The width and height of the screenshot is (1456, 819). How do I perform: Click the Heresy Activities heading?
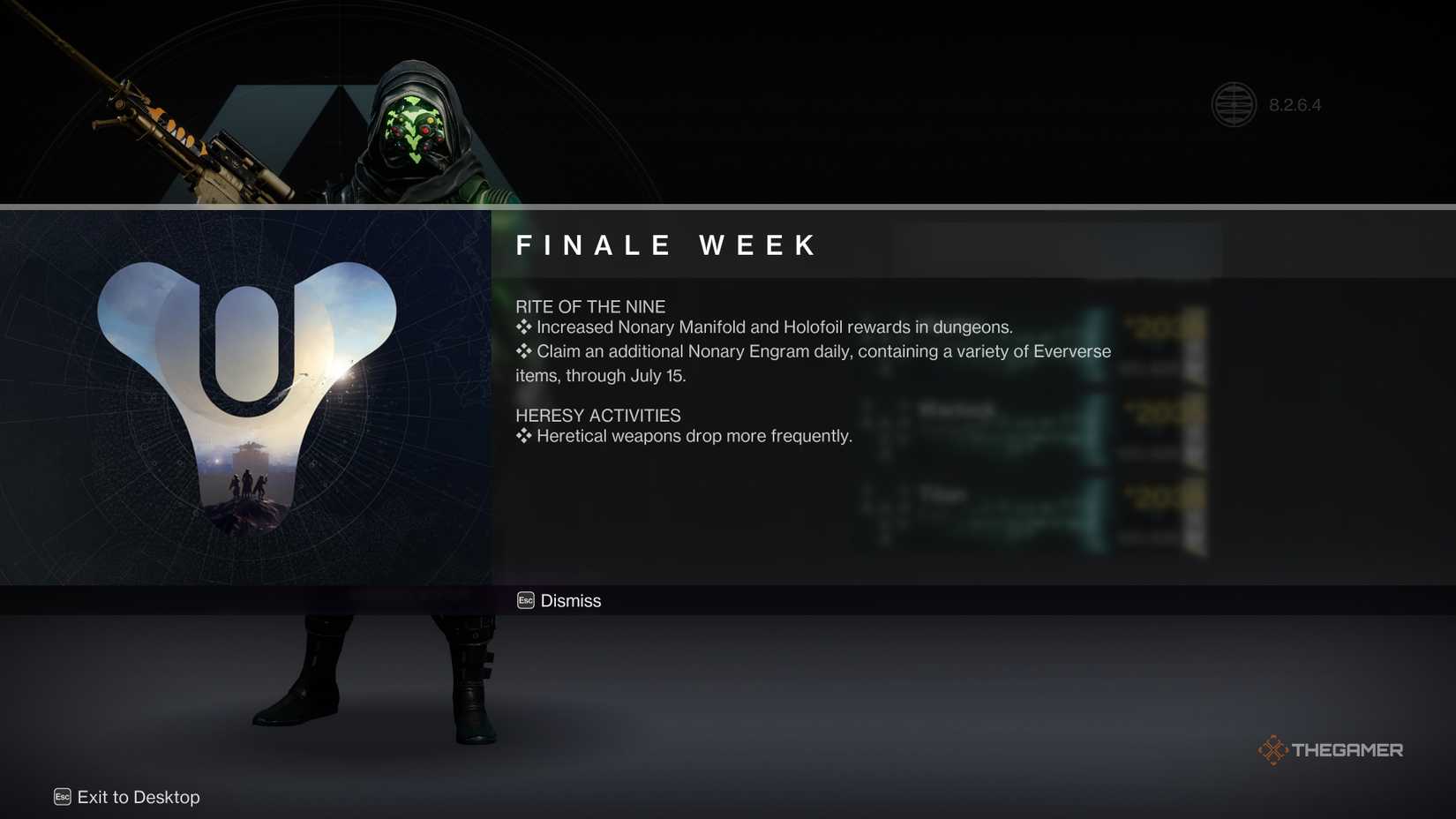coord(597,415)
